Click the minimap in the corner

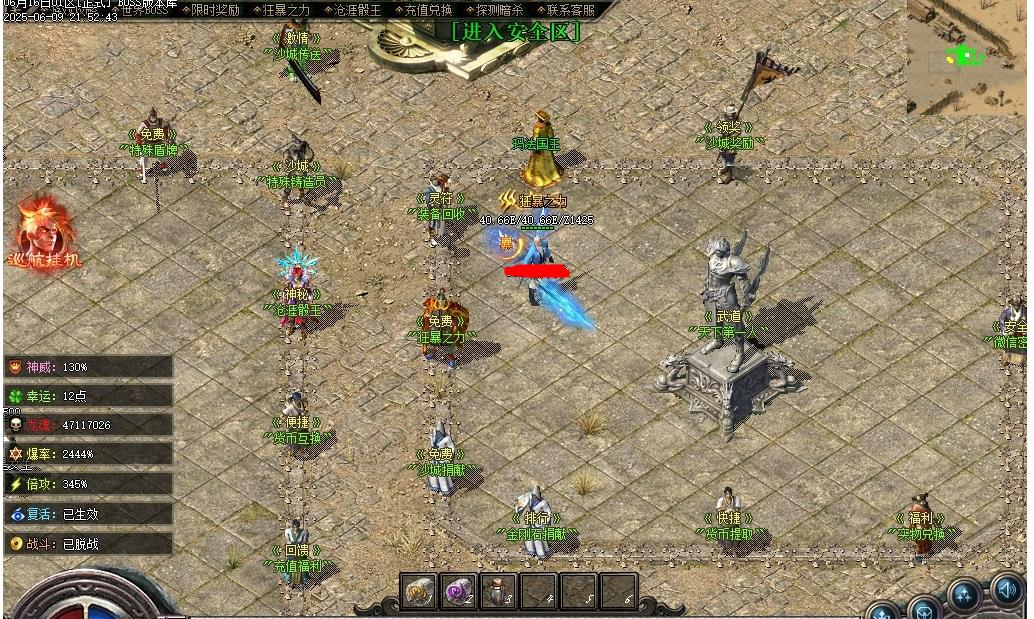coord(966,56)
